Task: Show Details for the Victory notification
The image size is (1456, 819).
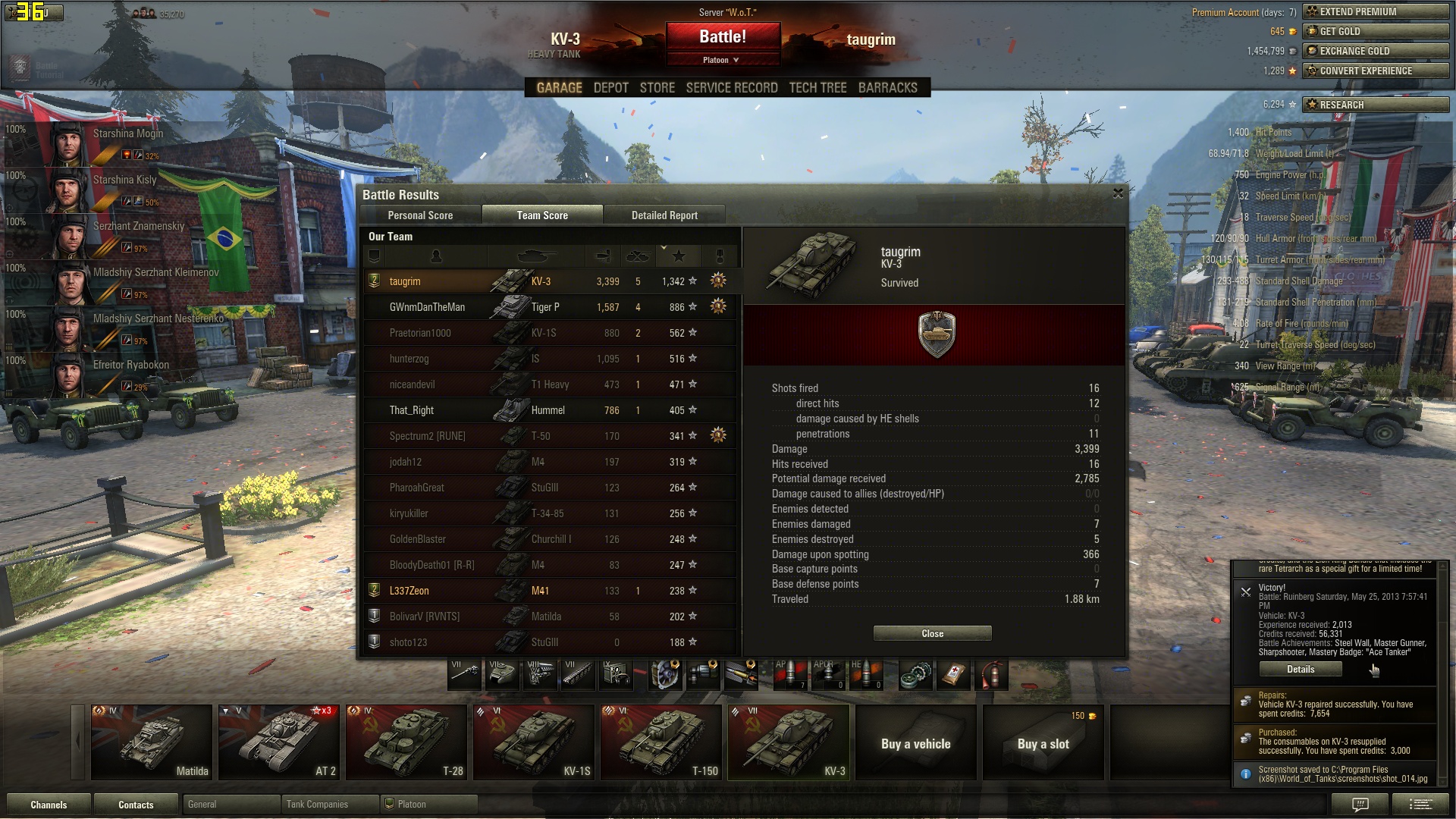Action: point(1300,669)
